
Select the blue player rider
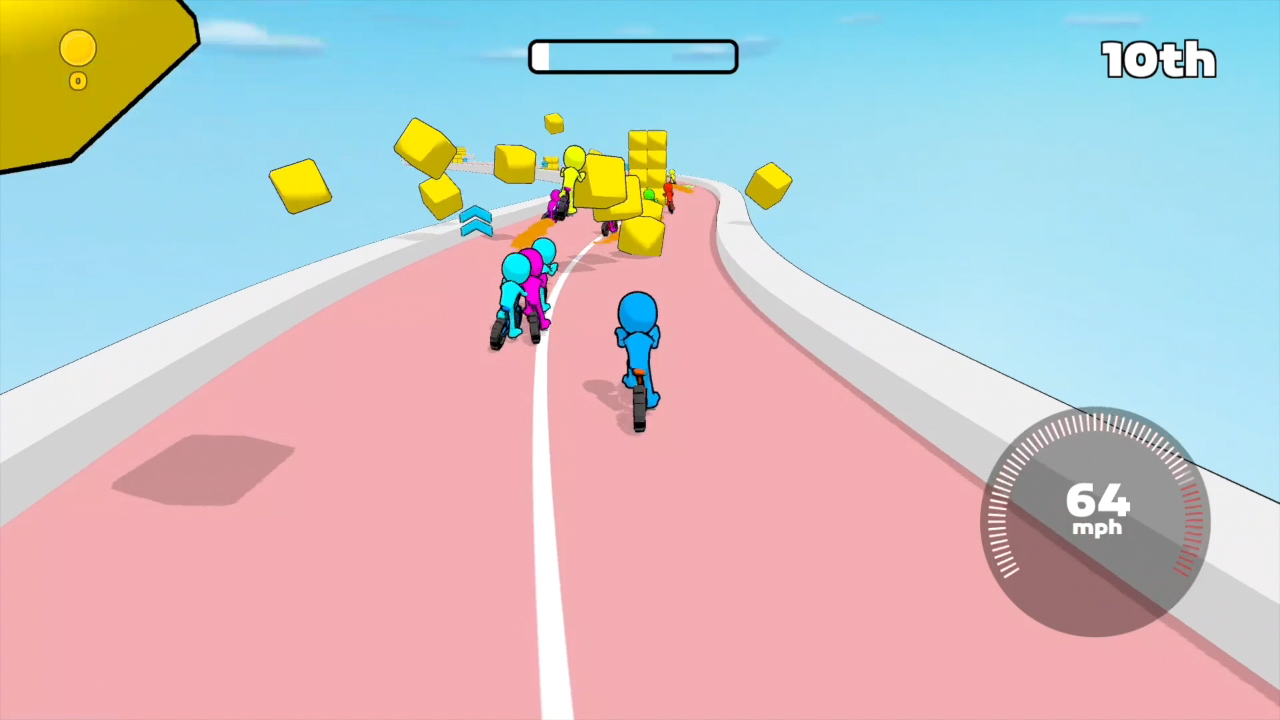[x=638, y=350]
